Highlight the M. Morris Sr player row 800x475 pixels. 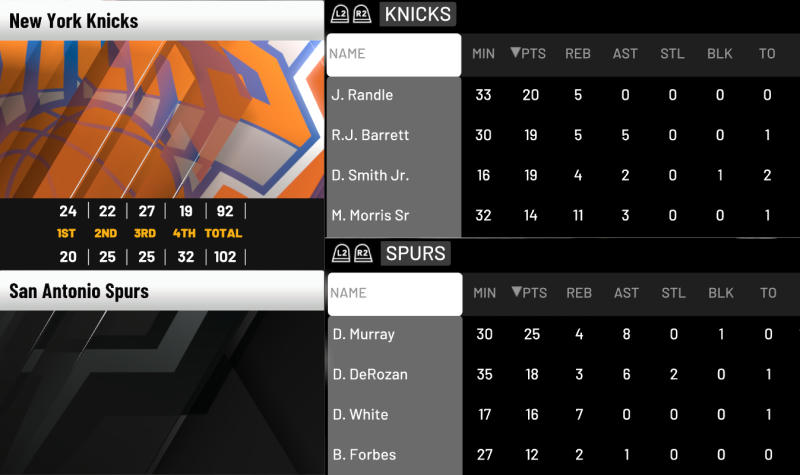[394, 215]
